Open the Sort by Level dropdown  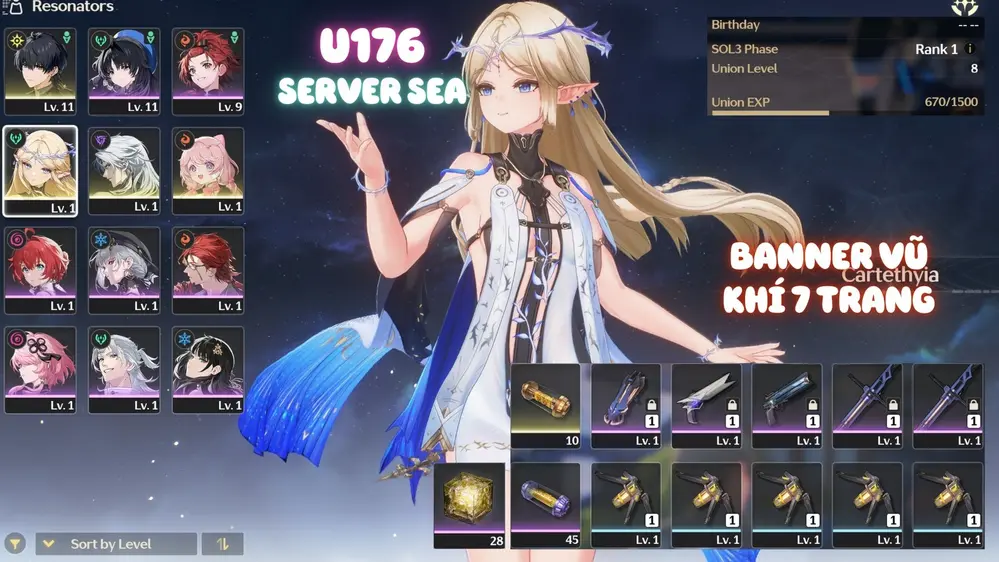pos(116,544)
